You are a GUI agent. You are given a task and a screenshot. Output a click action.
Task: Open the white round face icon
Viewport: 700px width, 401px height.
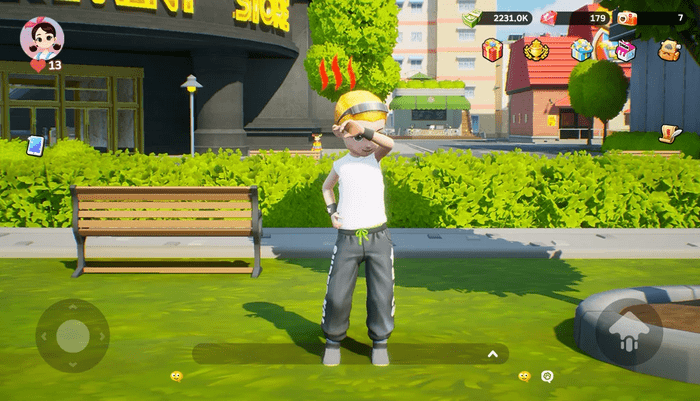click(x=547, y=376)
